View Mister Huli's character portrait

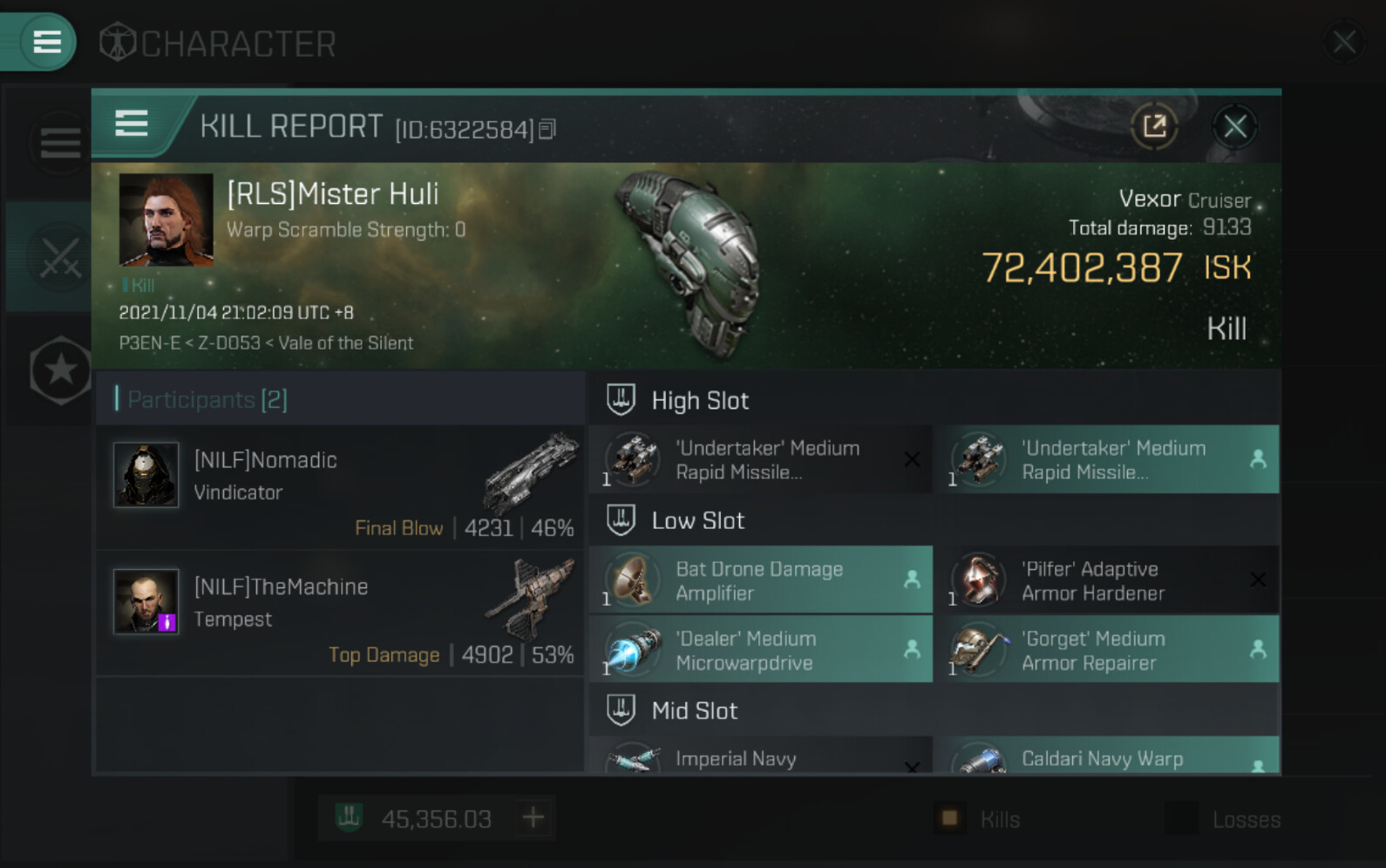tap(166, 219)
